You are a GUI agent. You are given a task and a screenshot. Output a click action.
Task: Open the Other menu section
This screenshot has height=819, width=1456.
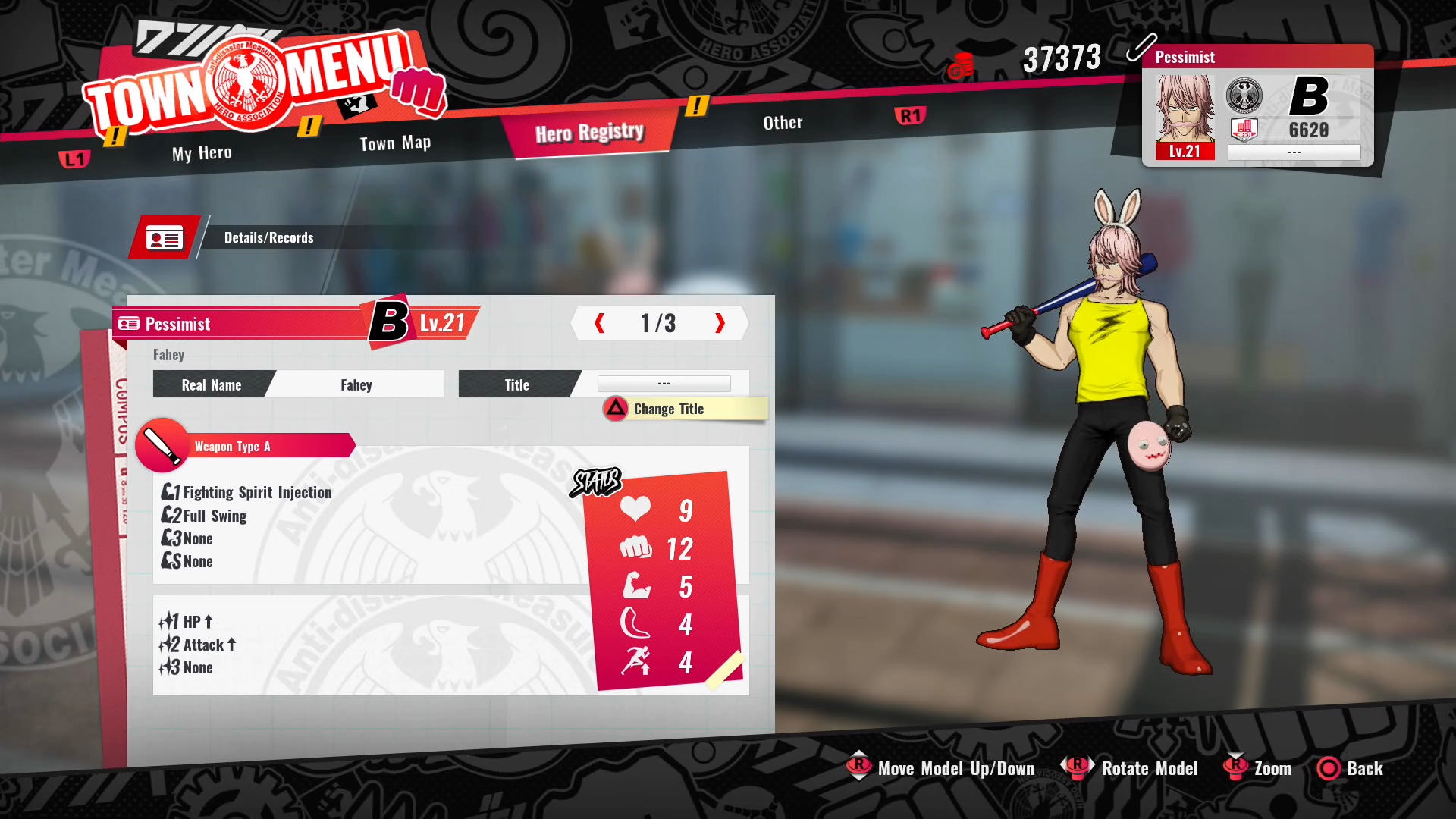click(x=783, y=122)
